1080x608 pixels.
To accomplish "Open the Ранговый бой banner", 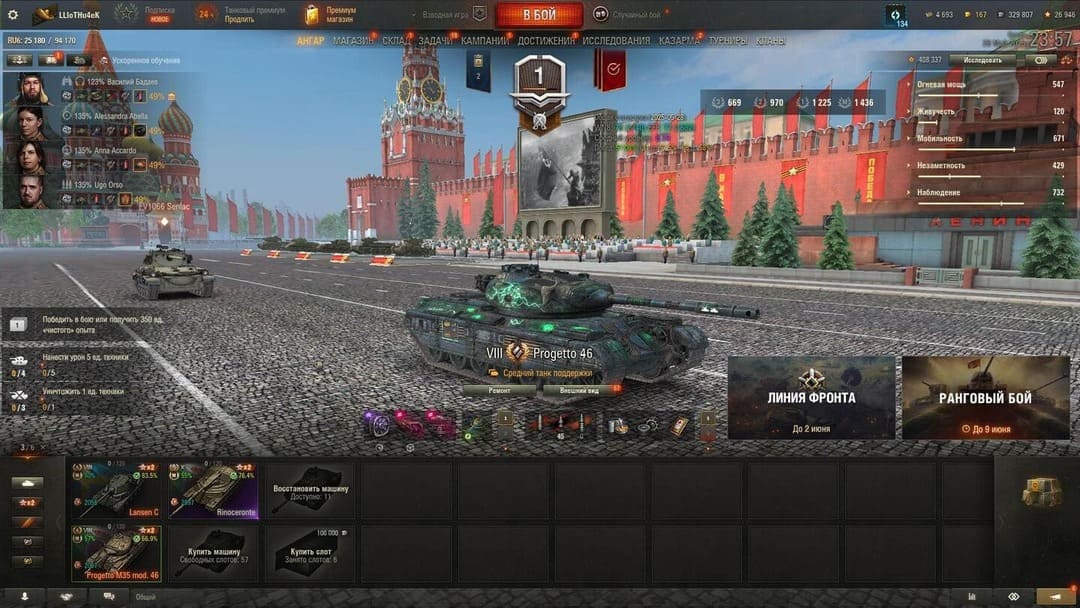I will coord(985,397).
